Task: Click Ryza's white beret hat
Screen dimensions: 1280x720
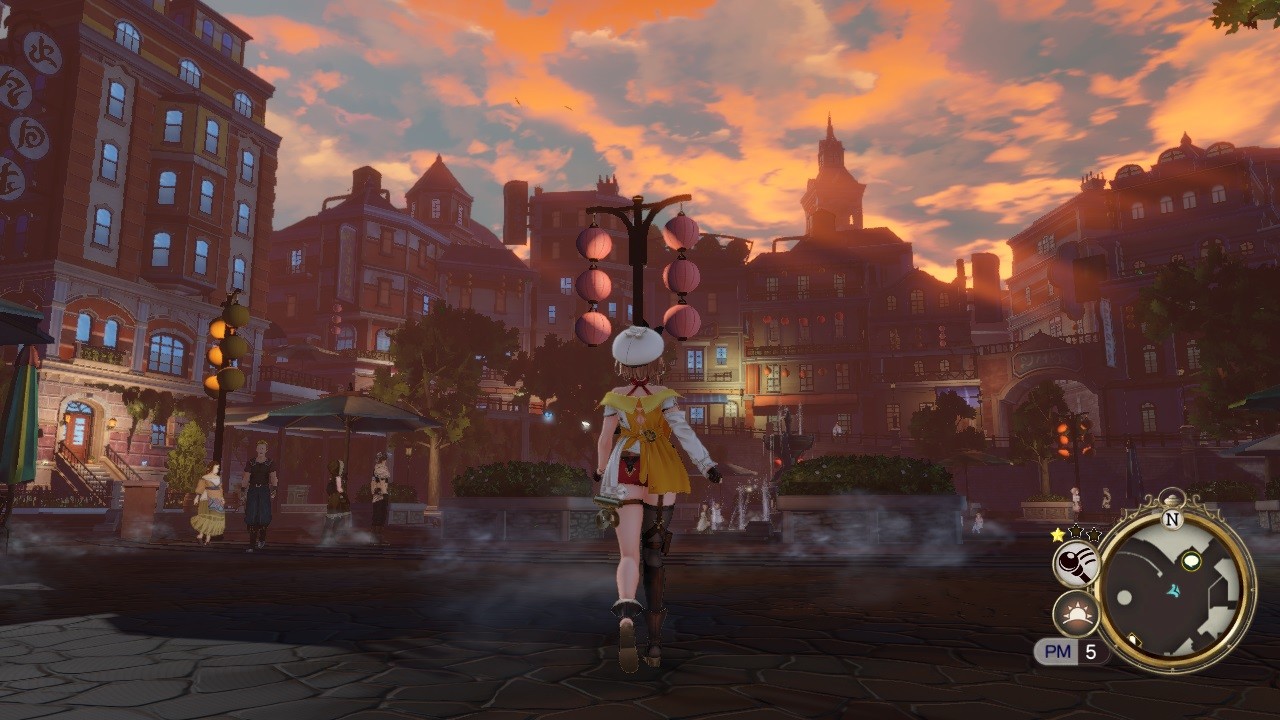Action: [637, 345]
